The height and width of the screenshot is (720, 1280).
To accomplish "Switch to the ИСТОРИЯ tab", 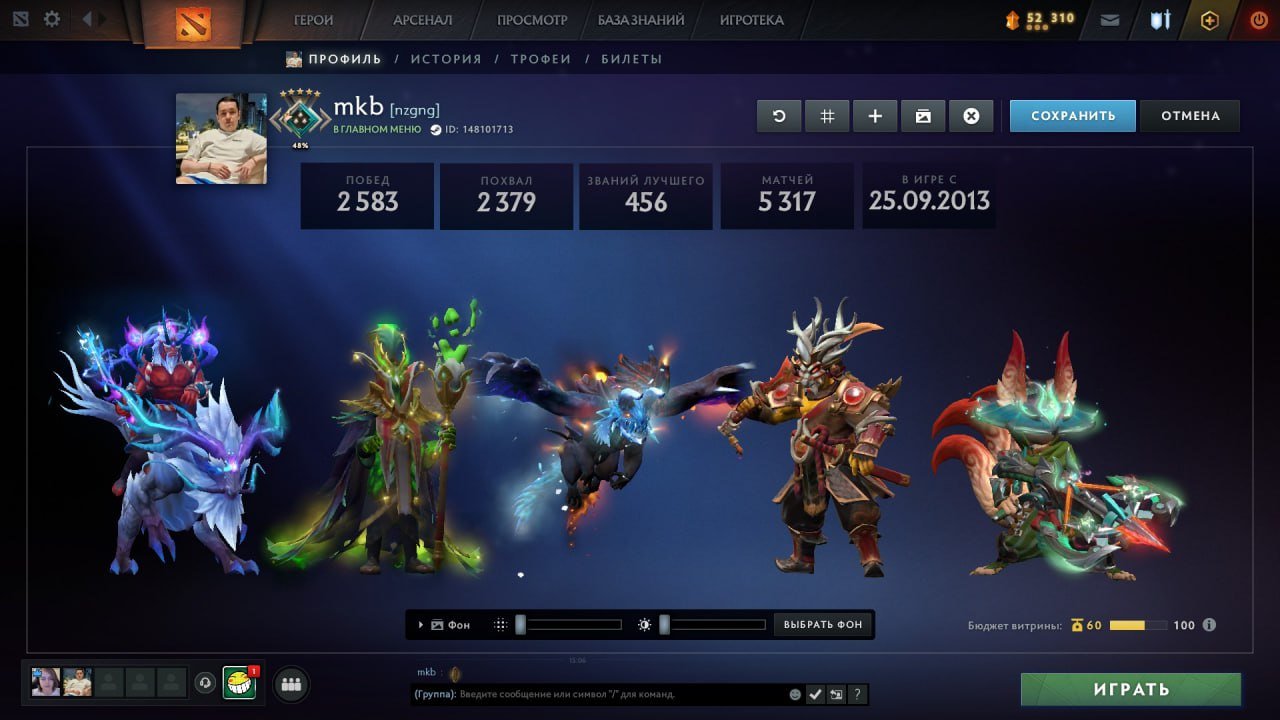I will (x=446, y=58).
